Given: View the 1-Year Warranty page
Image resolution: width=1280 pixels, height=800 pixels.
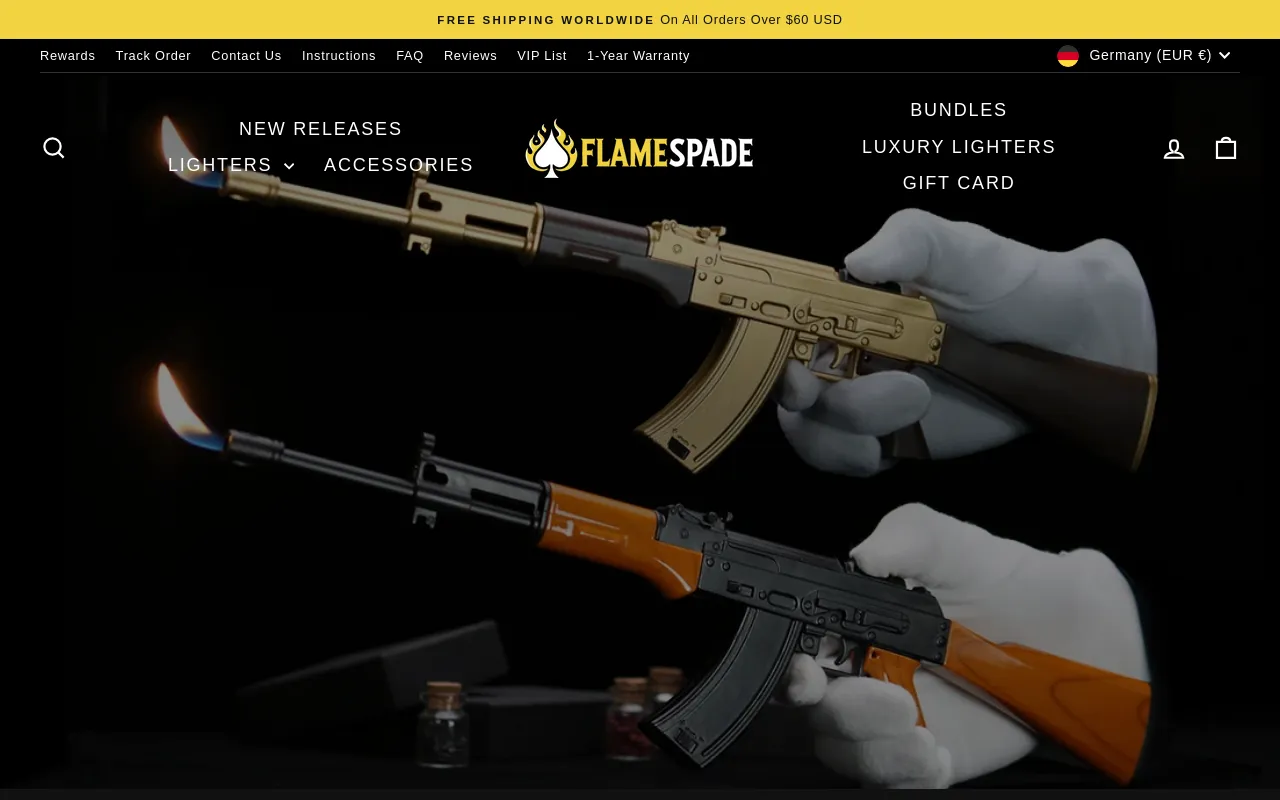Looking at the screenshot, I should click(x=638, y=56).
